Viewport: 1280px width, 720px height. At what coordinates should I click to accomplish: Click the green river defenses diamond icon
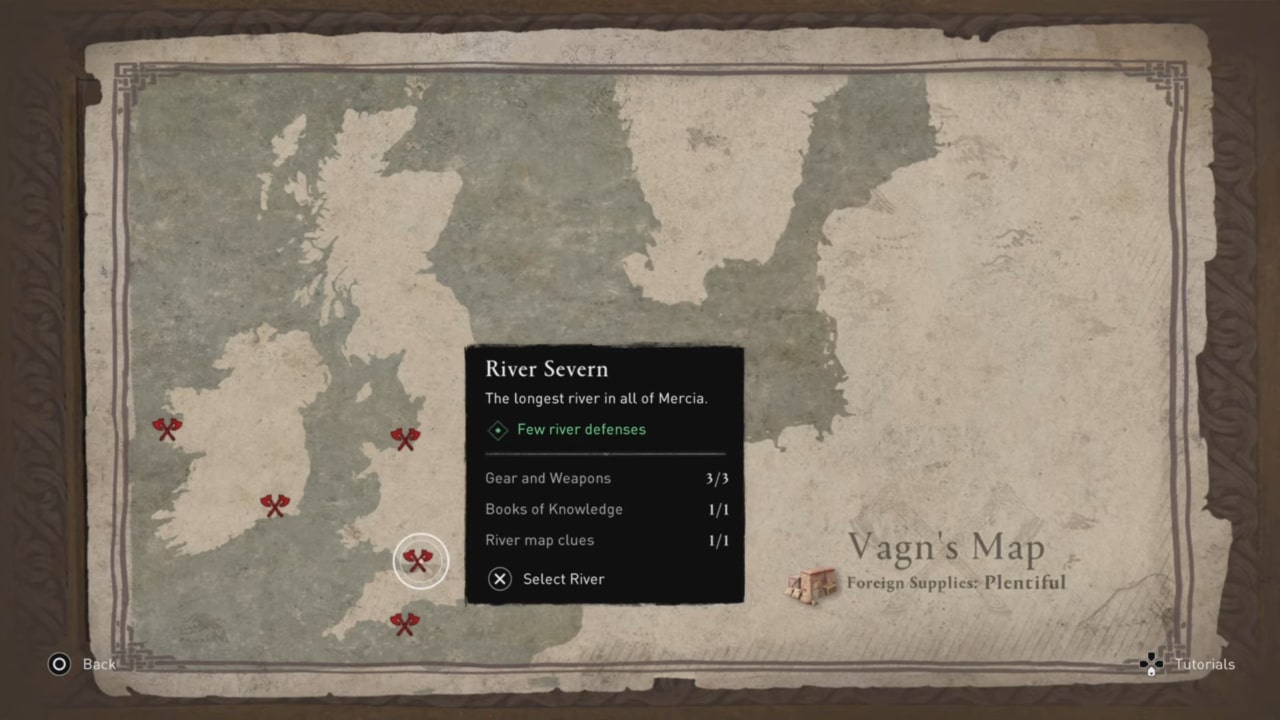(497, 429)
